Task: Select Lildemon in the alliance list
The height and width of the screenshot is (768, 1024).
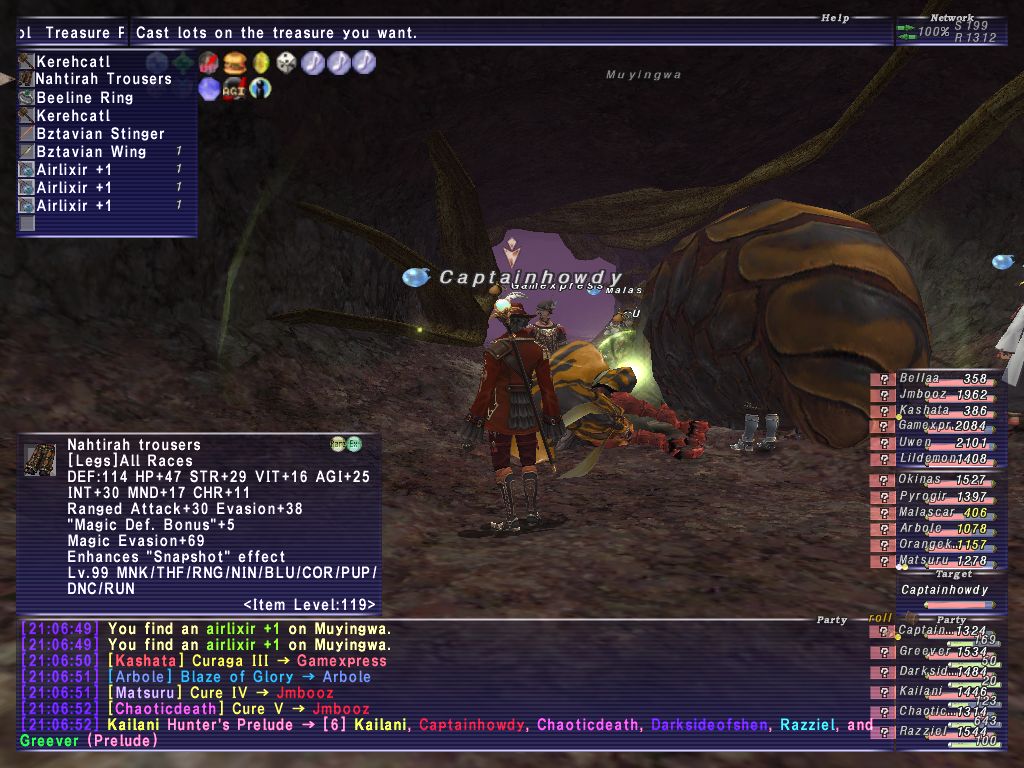Action: (x=925, y=458)
